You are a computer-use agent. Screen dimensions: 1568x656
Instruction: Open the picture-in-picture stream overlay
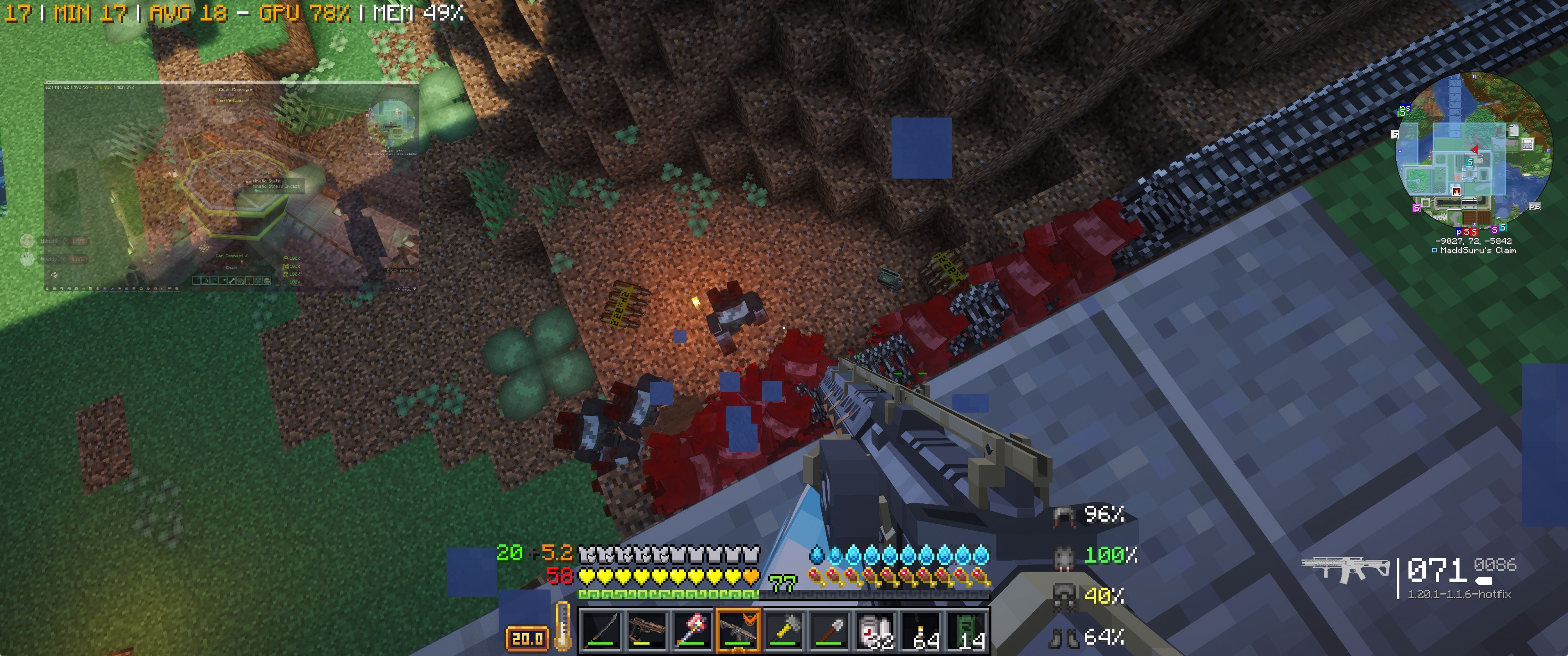point(231,185)
